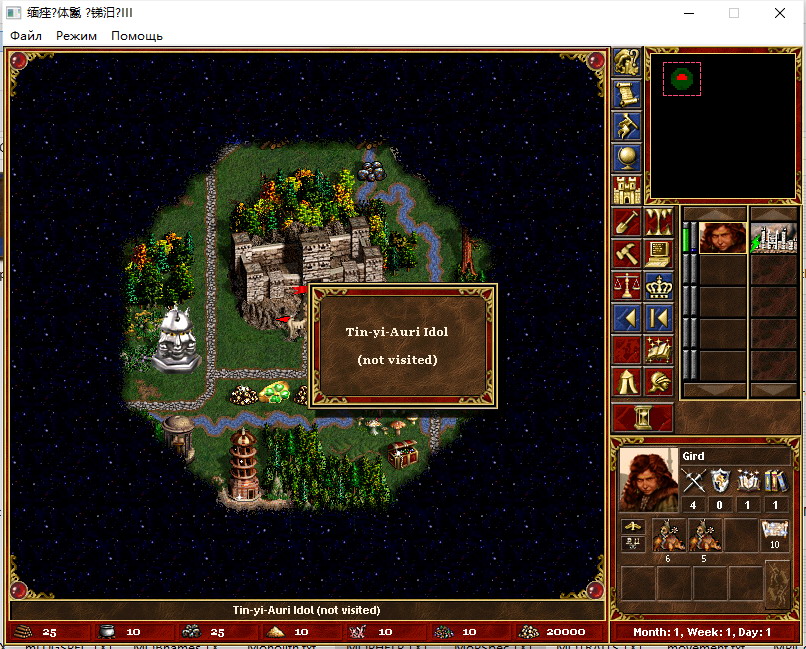Open the scroll quest log button
Viewport: 806px width, 649px height.
(x=627, y=94)
